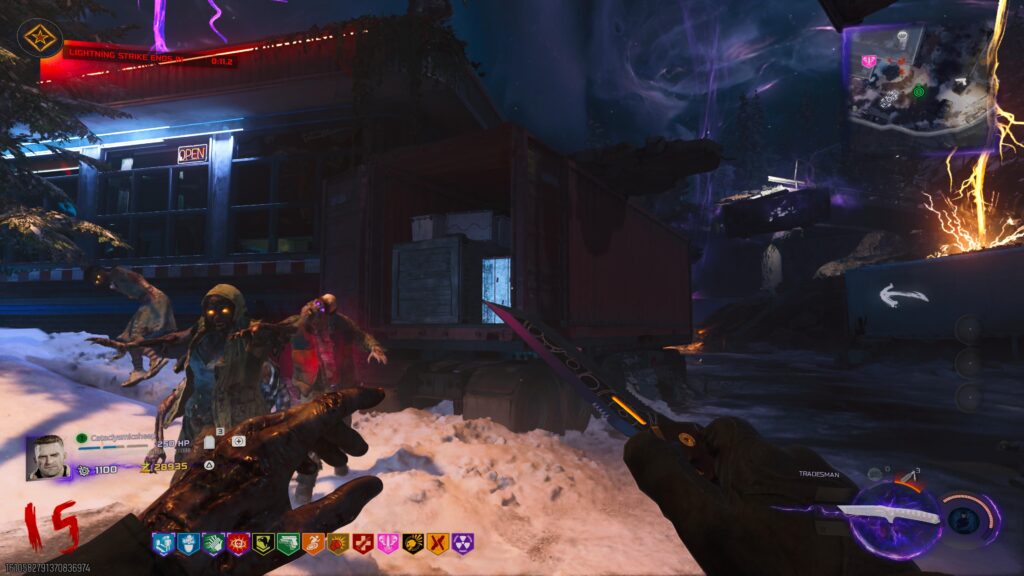Select the PhD Flopper radiation perk
Image resolution: width=1024 pixels, height=576 pixels.
pos(463,544)
